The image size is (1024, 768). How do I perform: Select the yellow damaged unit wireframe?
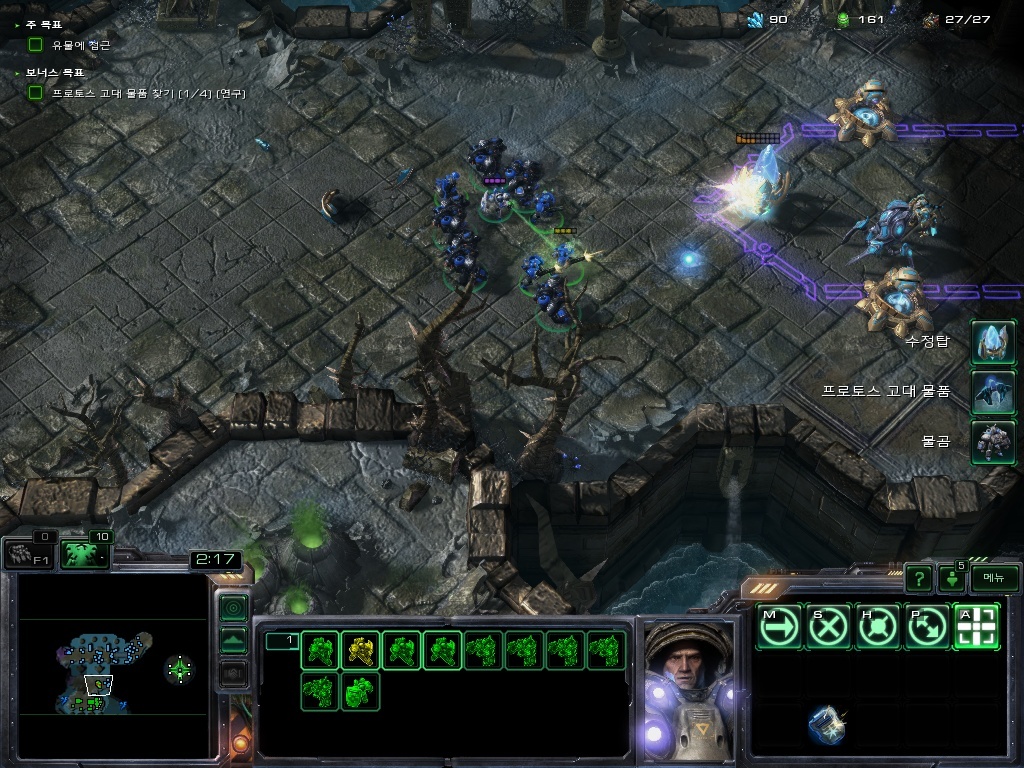360,651
